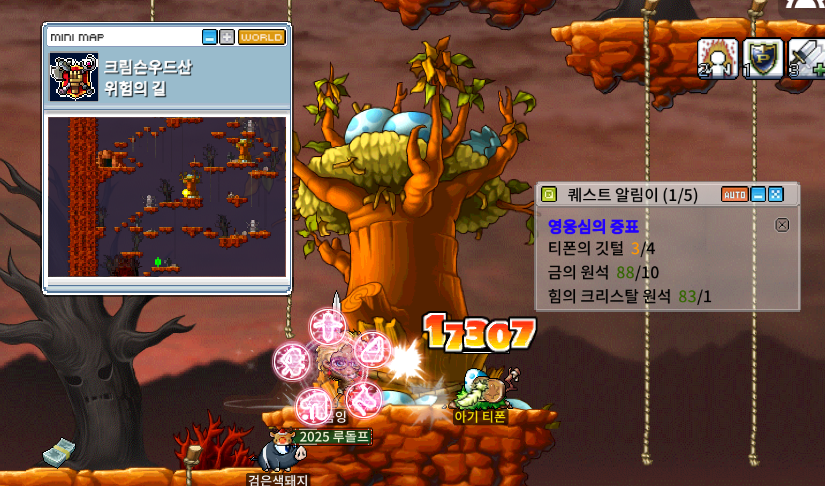Click the checkered button on quest tracker header

click(775, 194)
